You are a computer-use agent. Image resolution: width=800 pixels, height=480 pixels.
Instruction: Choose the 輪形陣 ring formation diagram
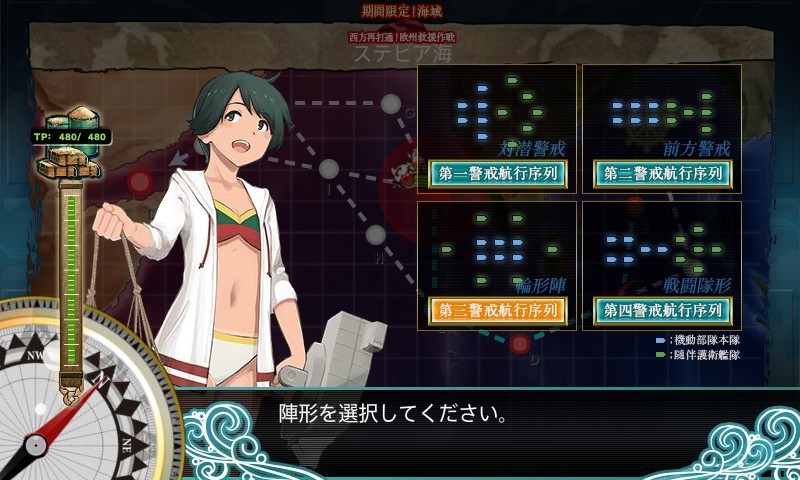(497, 246)
